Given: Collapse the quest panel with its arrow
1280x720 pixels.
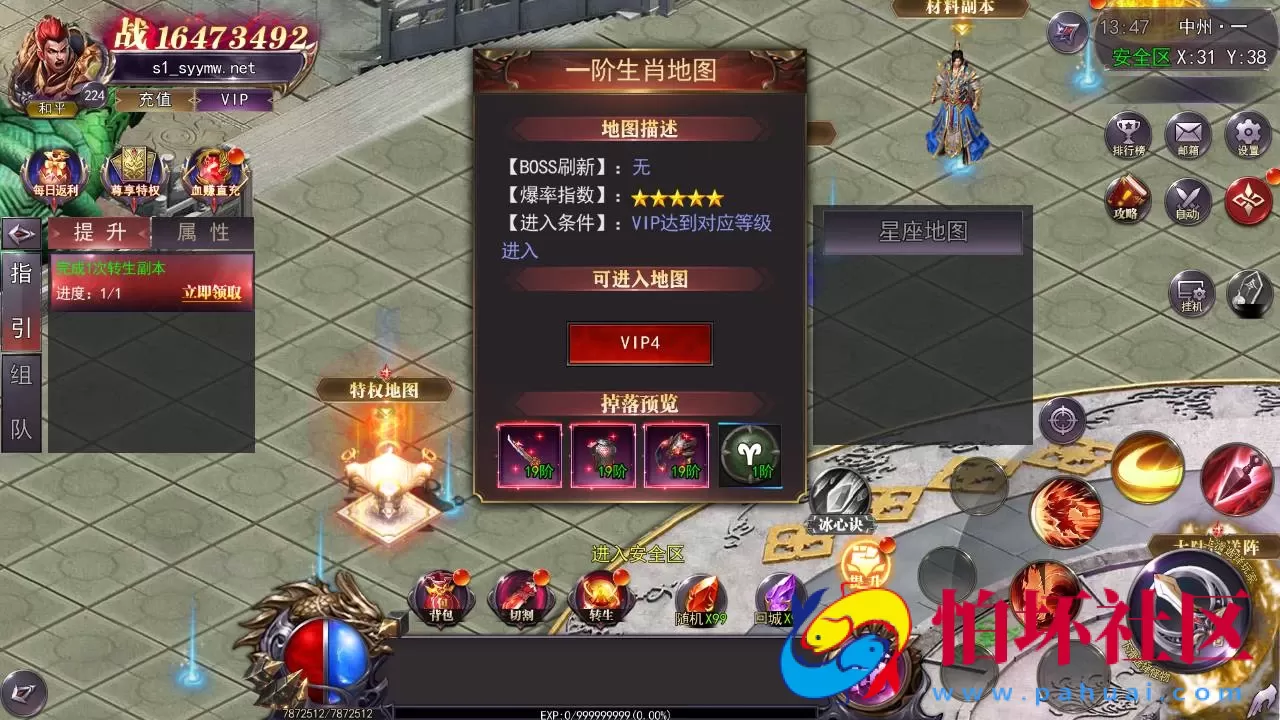Looking at the screenshot, I should pyautogui.click(x=22, y=232).
